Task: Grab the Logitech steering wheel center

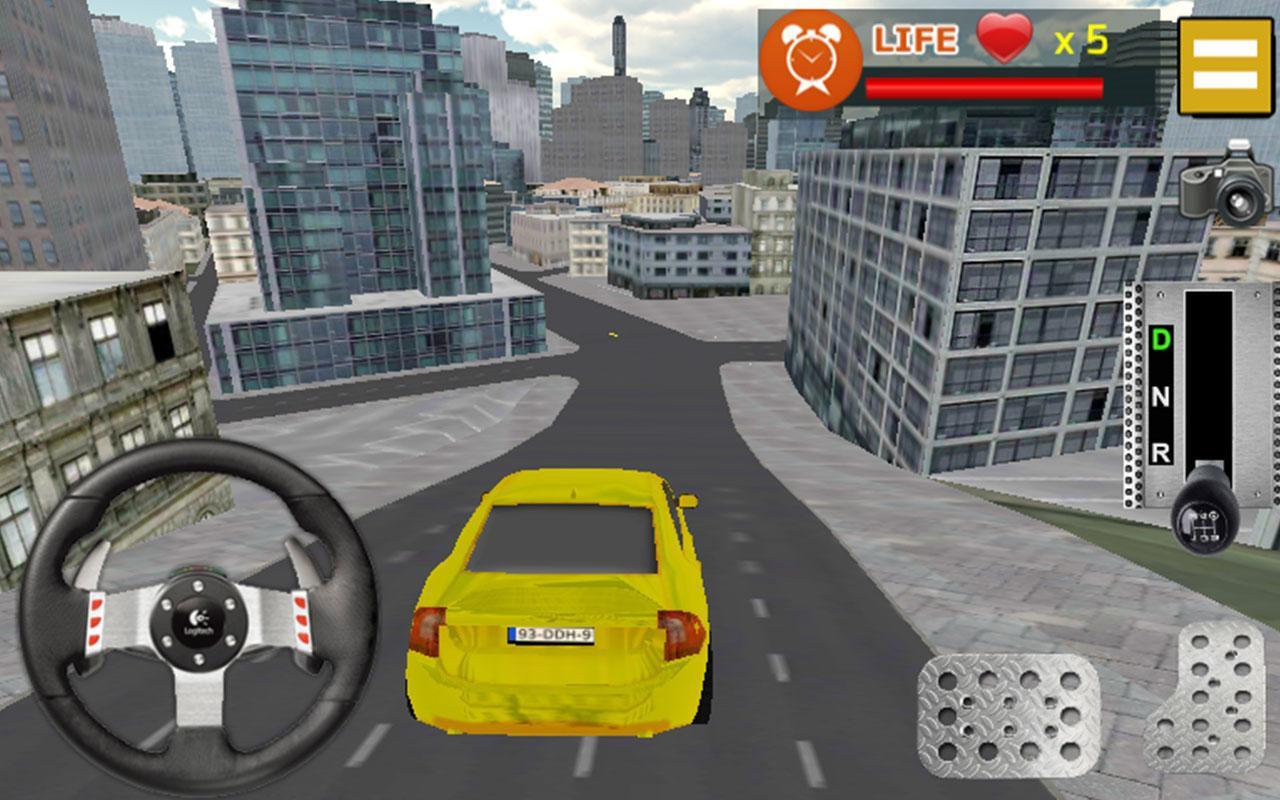Action: coord(200,620)
